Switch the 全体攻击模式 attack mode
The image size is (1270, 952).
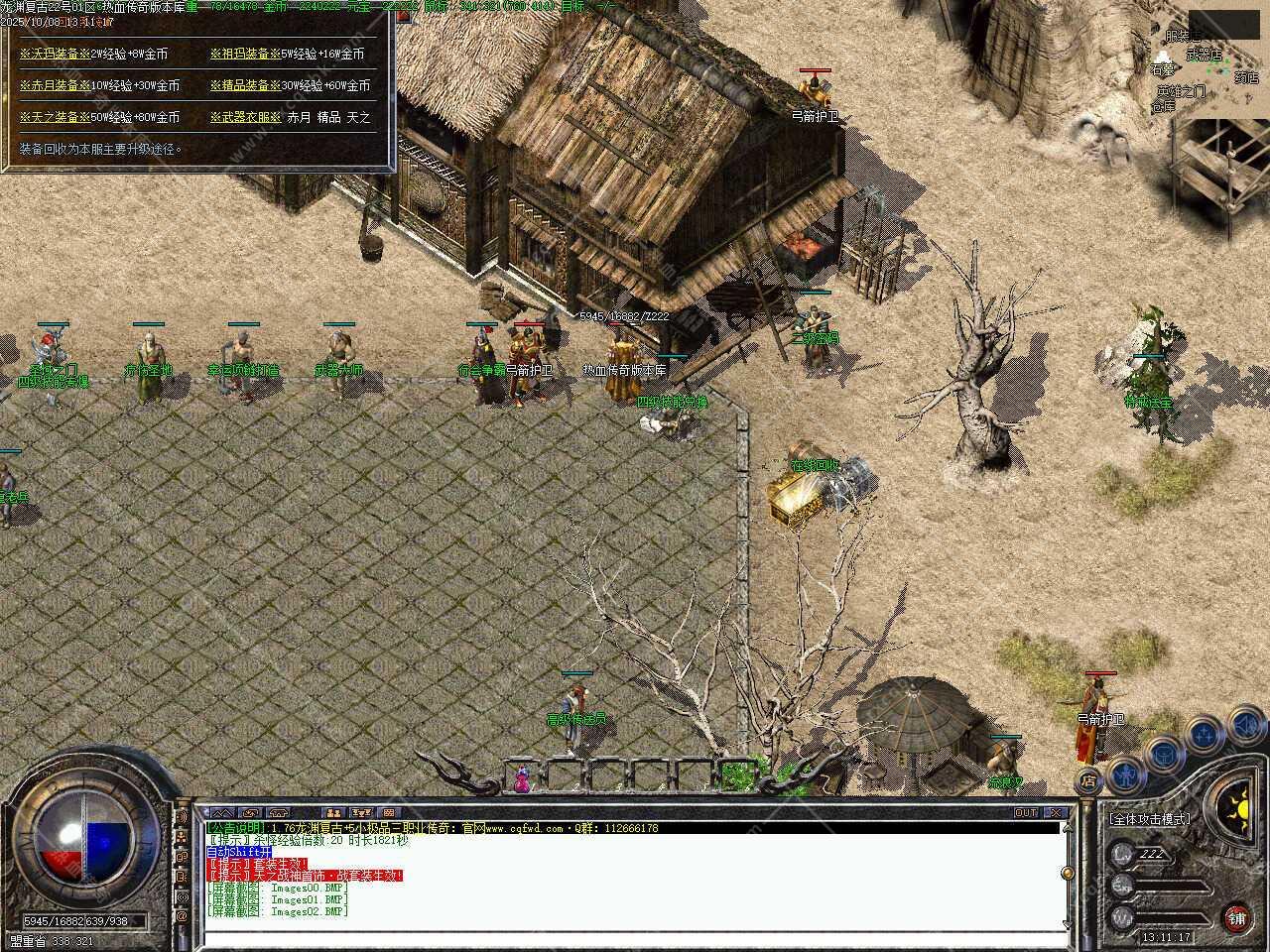[x=1149, y=819]
